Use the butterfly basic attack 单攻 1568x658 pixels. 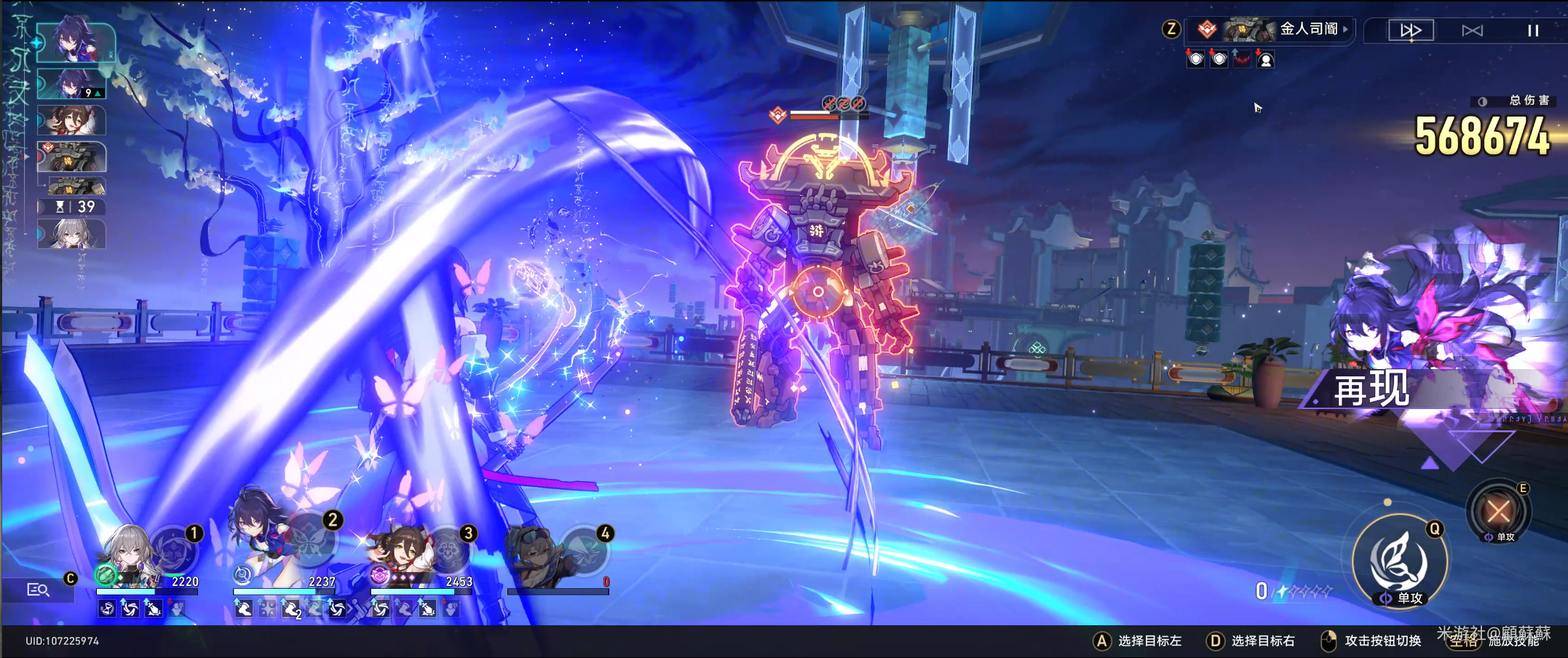1399,560
